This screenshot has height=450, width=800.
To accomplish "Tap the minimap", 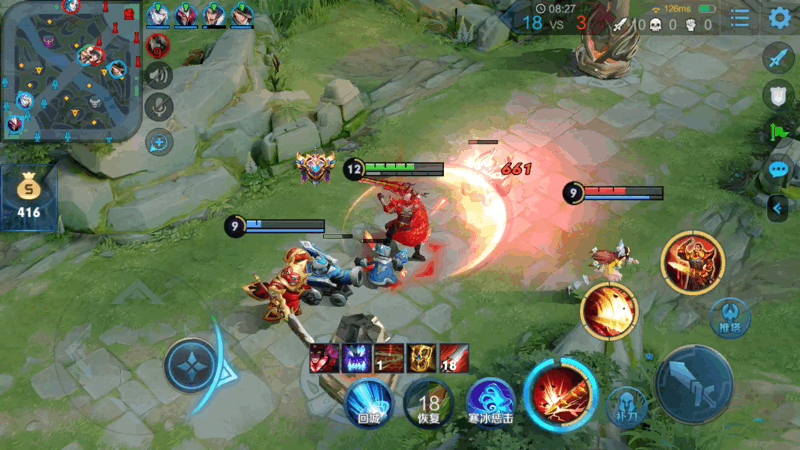I will (x=70, y=68).
